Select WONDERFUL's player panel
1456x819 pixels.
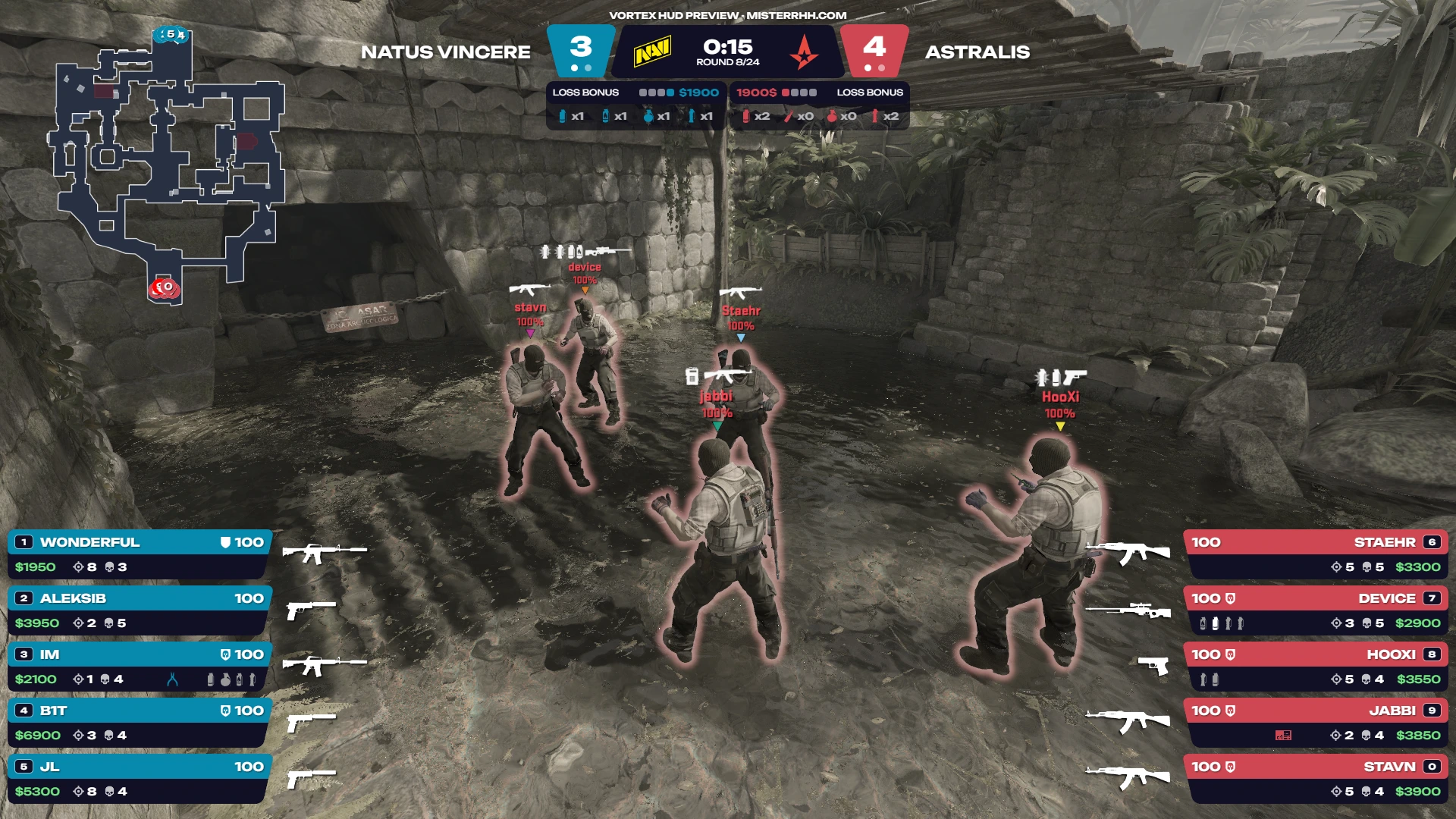pos(139,554)
